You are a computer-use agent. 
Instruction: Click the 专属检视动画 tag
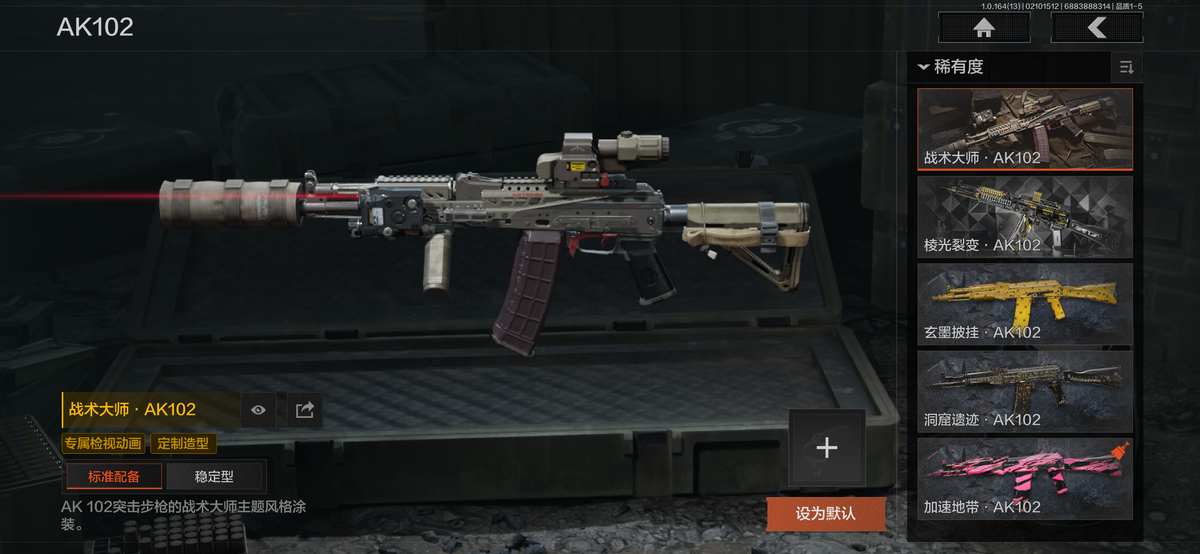coord(103,443)
